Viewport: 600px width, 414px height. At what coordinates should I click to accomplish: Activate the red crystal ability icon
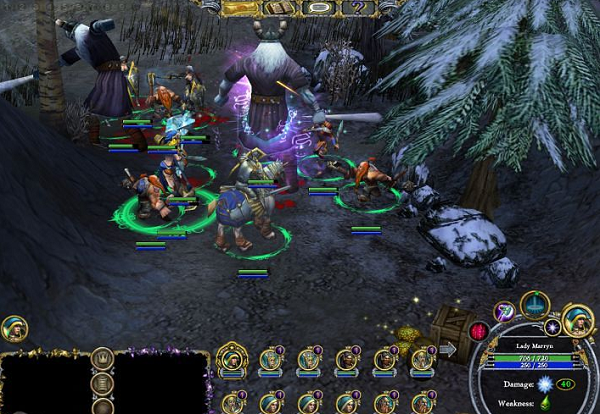tap(479, 331)
